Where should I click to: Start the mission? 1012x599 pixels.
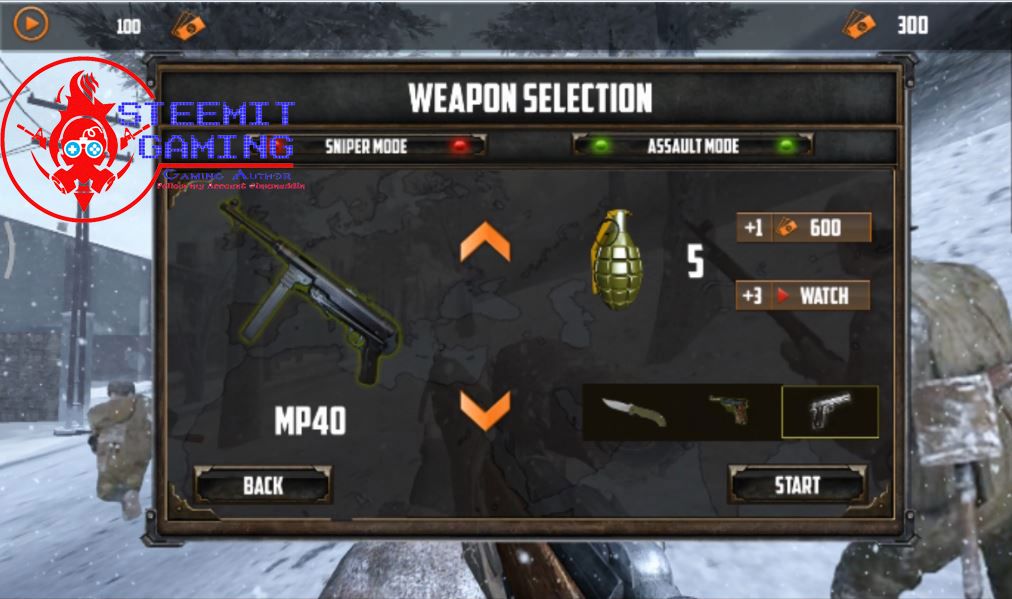(x=797, y=486)
